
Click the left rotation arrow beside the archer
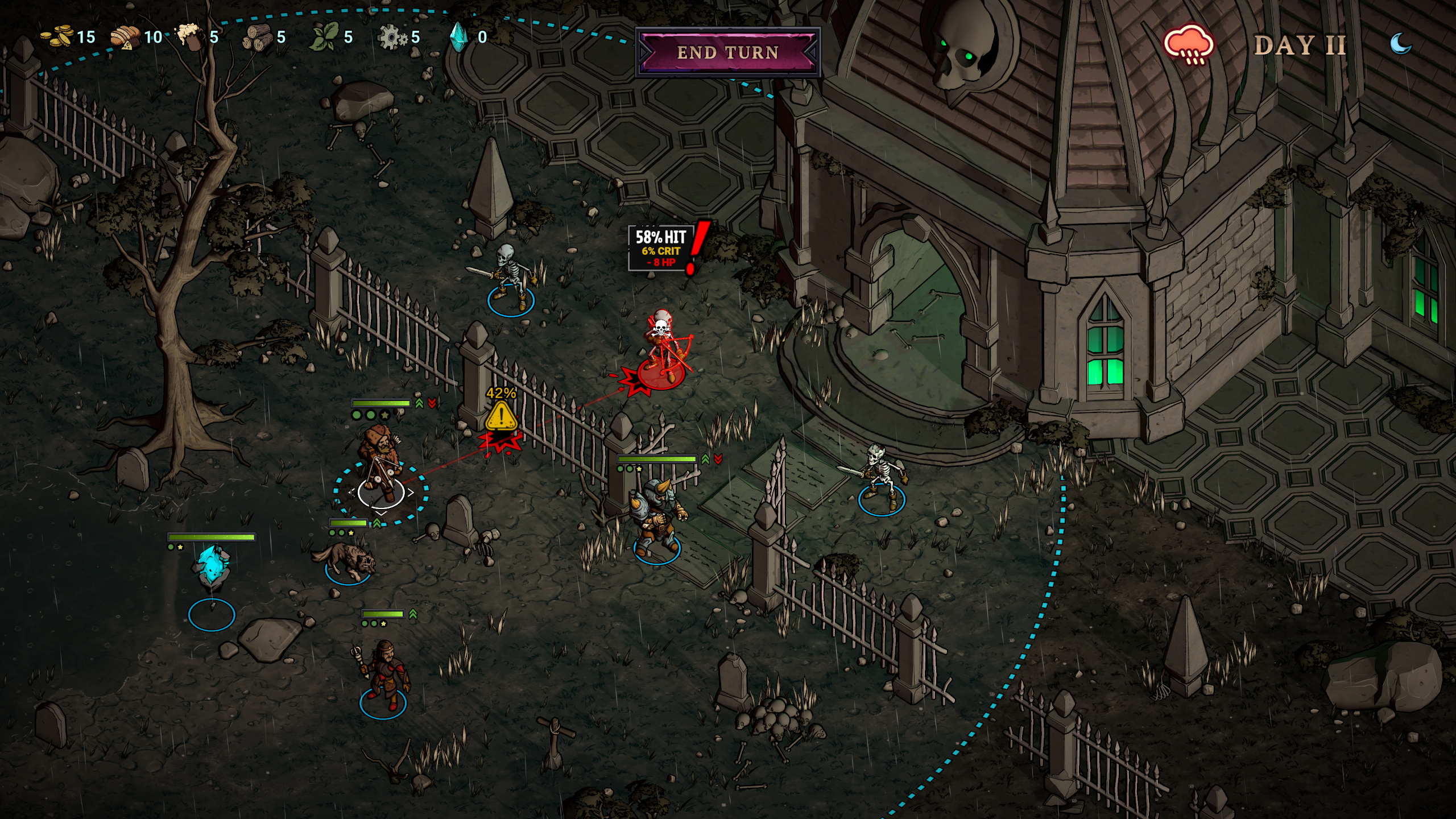[x=351, y=493]
